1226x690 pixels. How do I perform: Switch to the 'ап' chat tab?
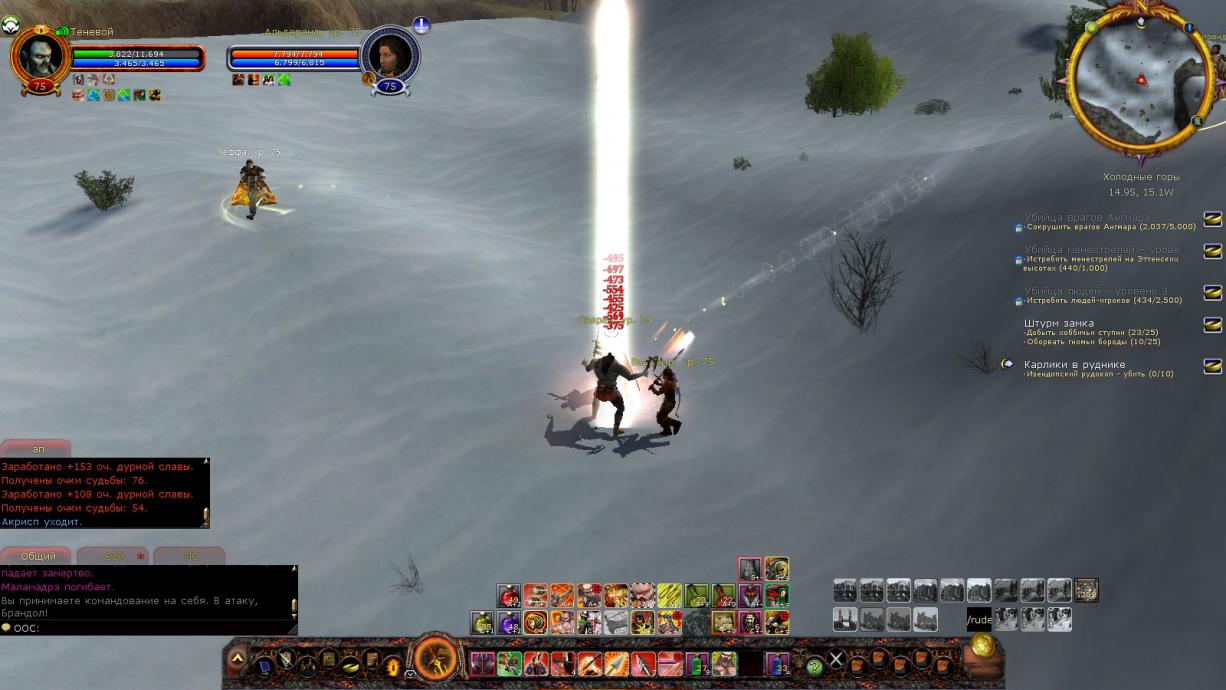37,449
